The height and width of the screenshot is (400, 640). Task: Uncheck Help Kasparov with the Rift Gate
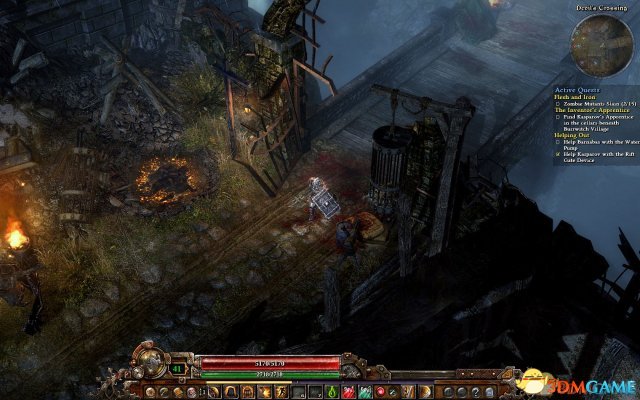559,155
